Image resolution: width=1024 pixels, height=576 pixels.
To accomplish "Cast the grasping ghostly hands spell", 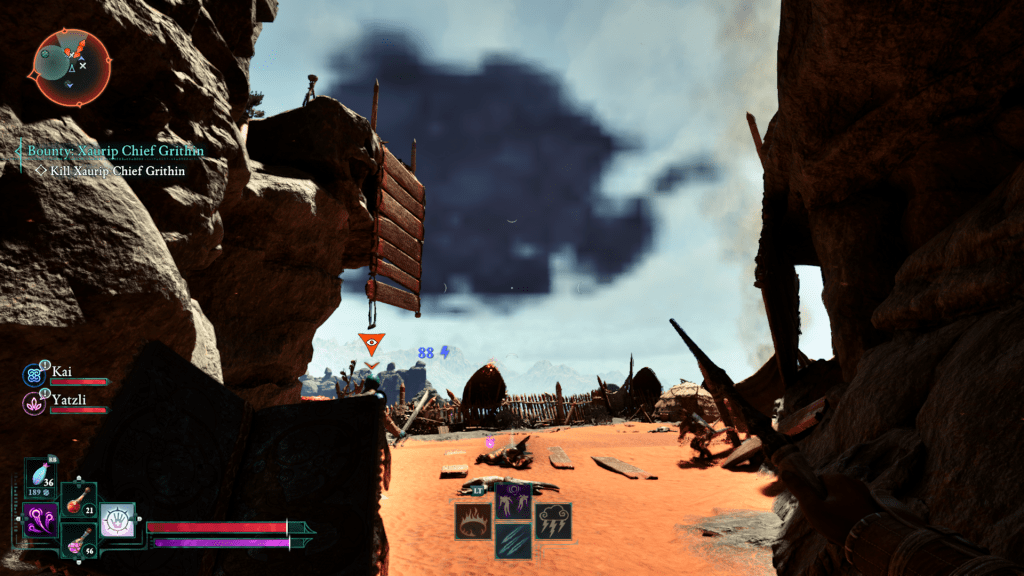I will coord(513,501).
